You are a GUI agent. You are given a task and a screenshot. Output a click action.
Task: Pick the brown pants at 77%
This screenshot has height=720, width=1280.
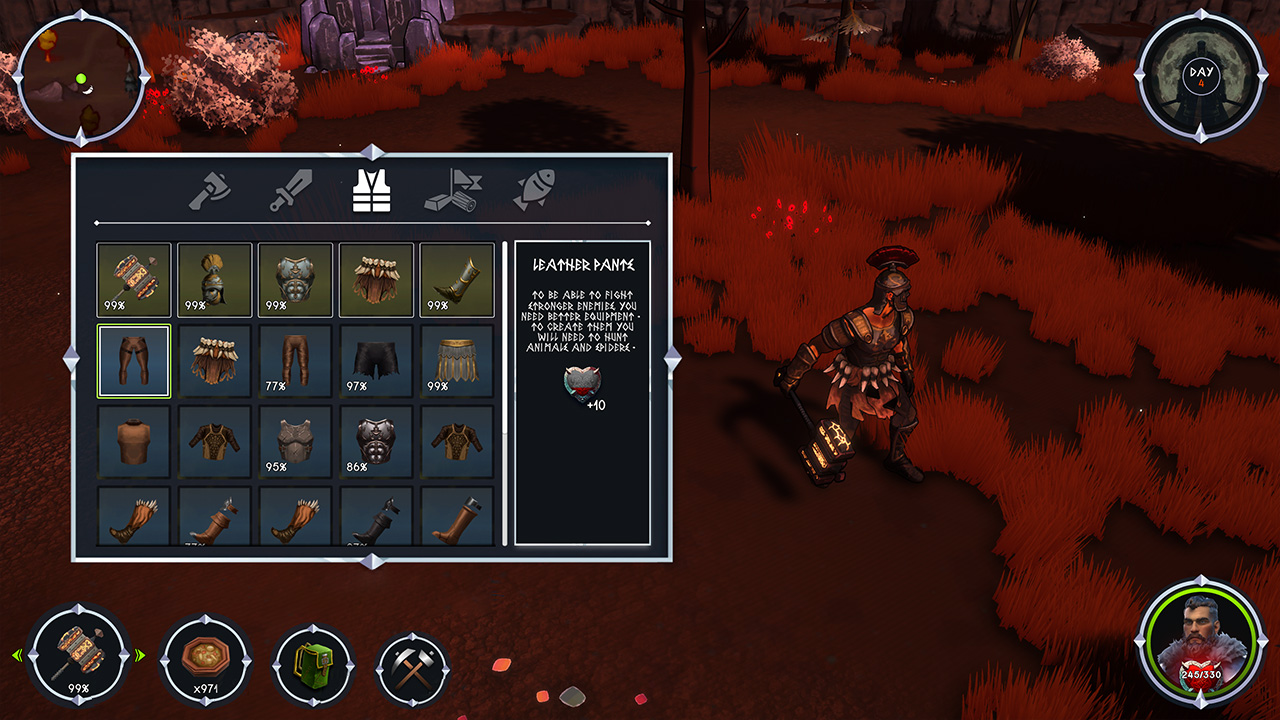tap(296, 361)
